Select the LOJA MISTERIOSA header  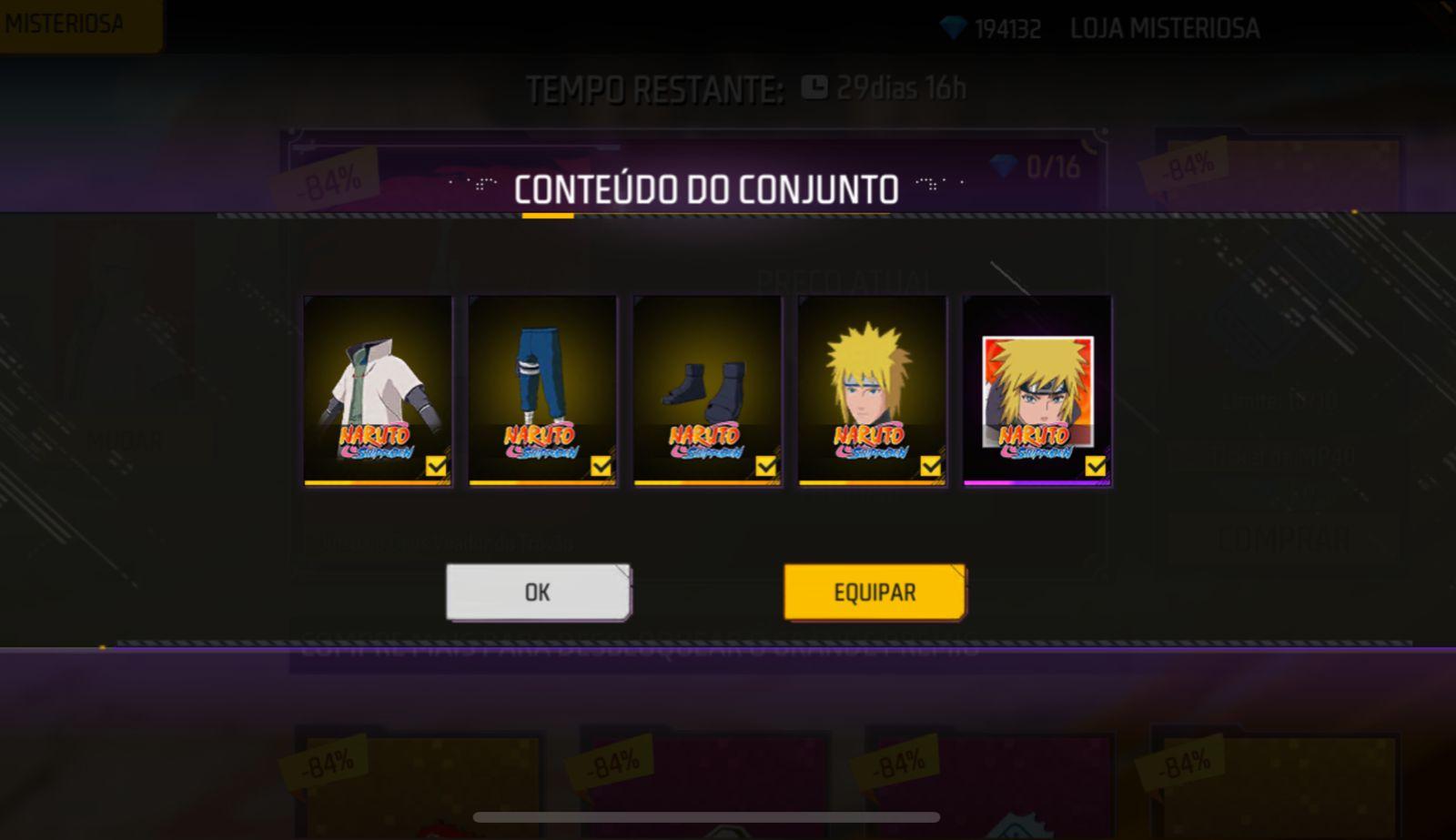(1165, 28)
